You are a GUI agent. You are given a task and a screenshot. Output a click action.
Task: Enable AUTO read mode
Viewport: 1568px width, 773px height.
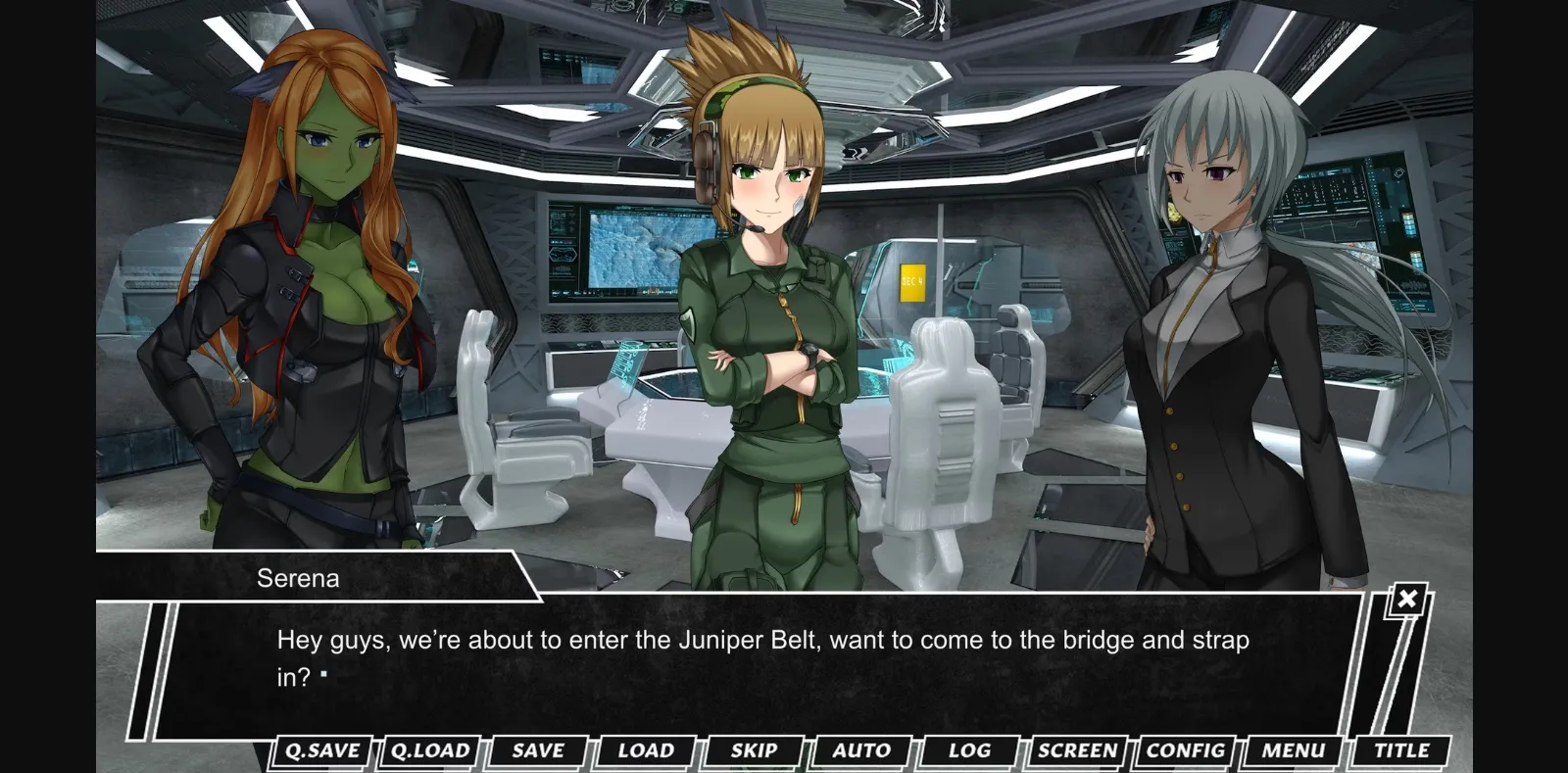[861, 750]
